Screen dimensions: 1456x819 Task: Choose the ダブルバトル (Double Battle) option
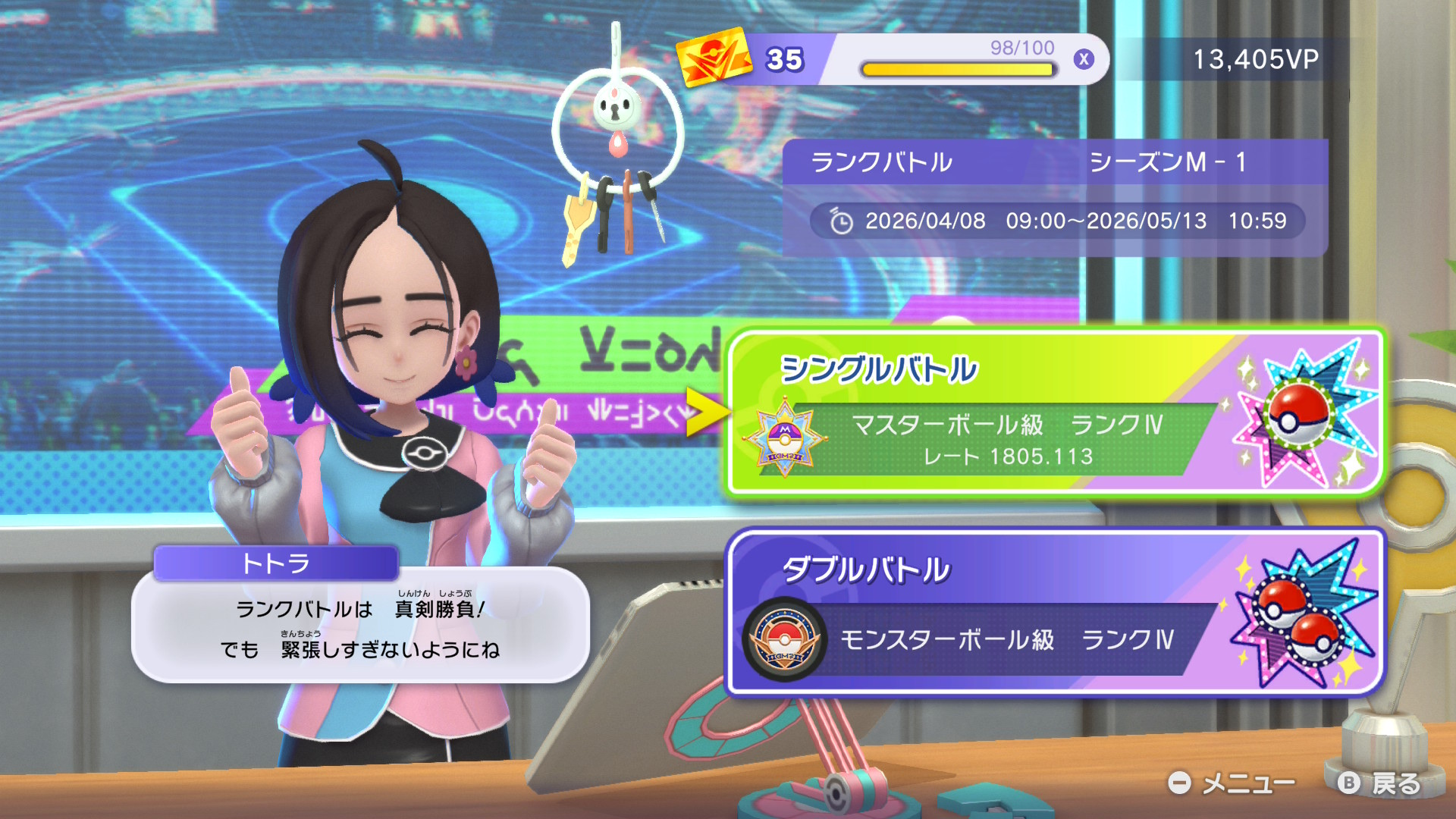(x=1056, y=613)
